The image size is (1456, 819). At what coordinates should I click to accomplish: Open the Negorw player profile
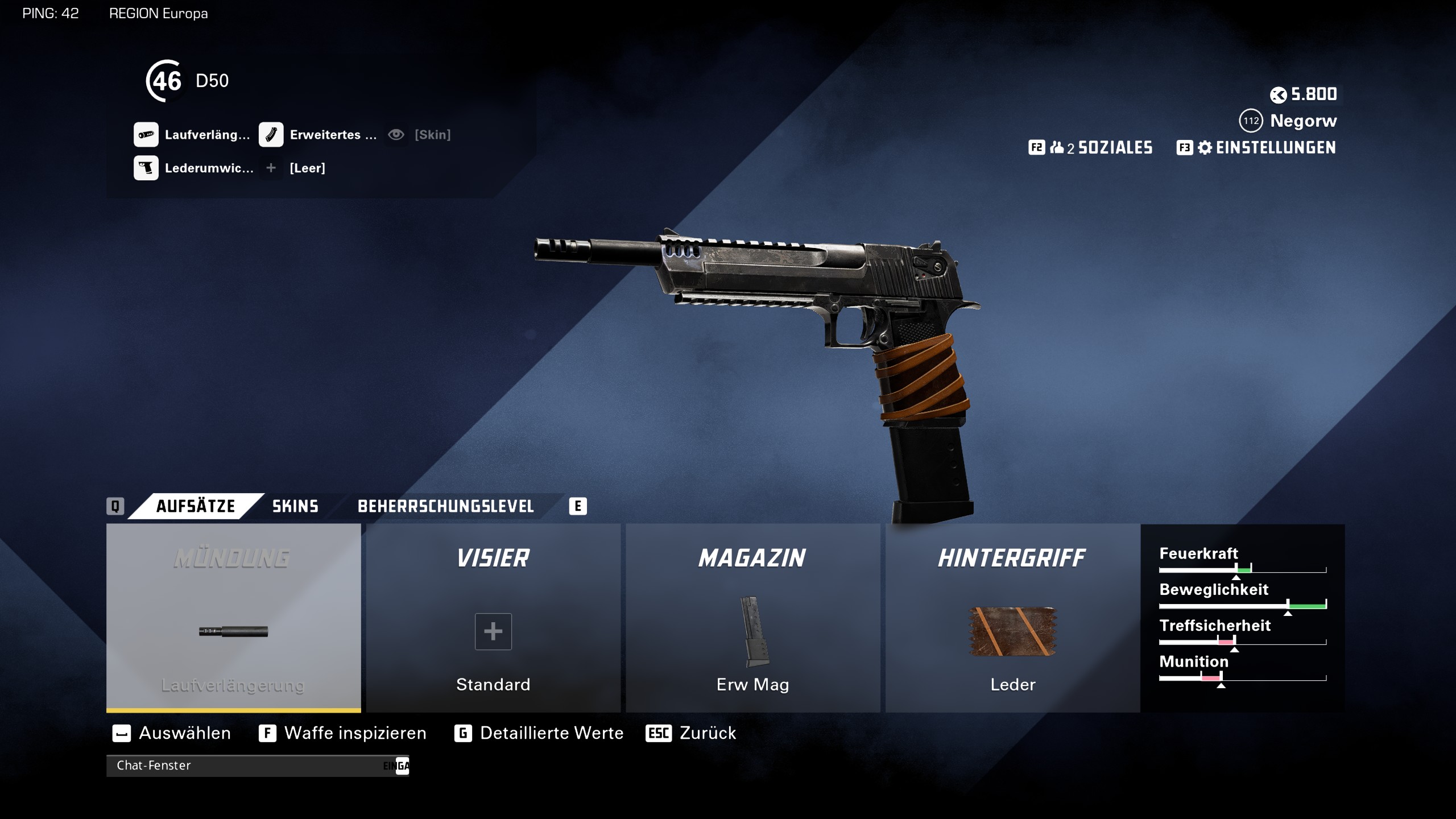point(1303,121)
